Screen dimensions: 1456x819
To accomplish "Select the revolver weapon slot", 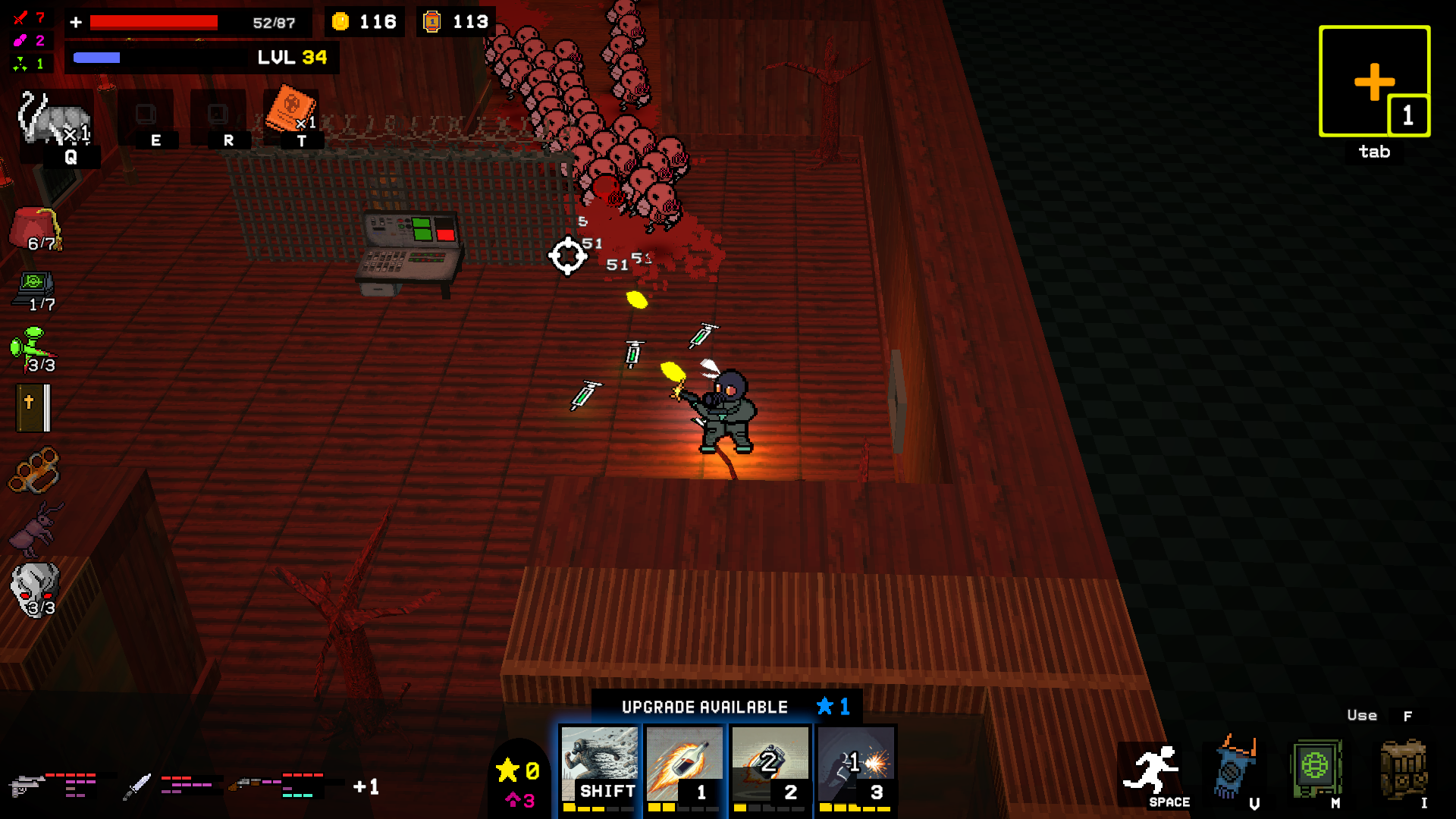I will pos(27,786).
